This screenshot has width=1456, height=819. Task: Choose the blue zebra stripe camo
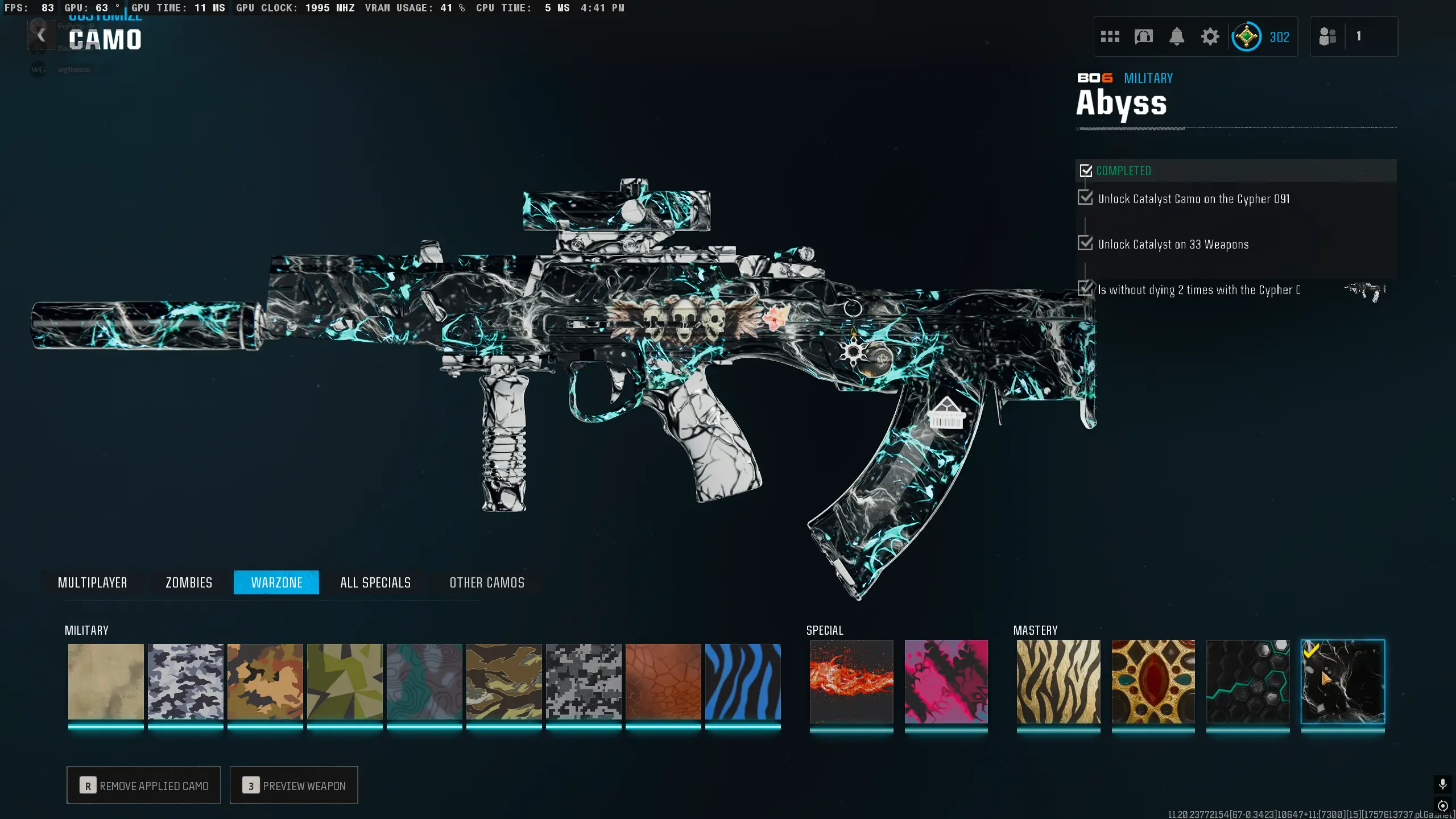coord(743,681)
